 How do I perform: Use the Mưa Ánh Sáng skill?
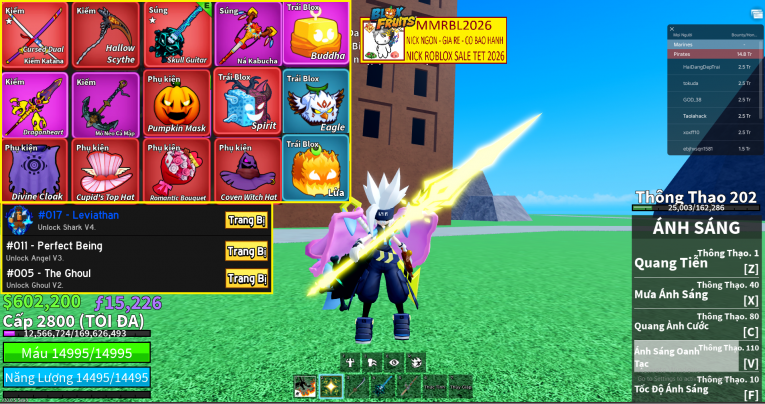(696, 296)
